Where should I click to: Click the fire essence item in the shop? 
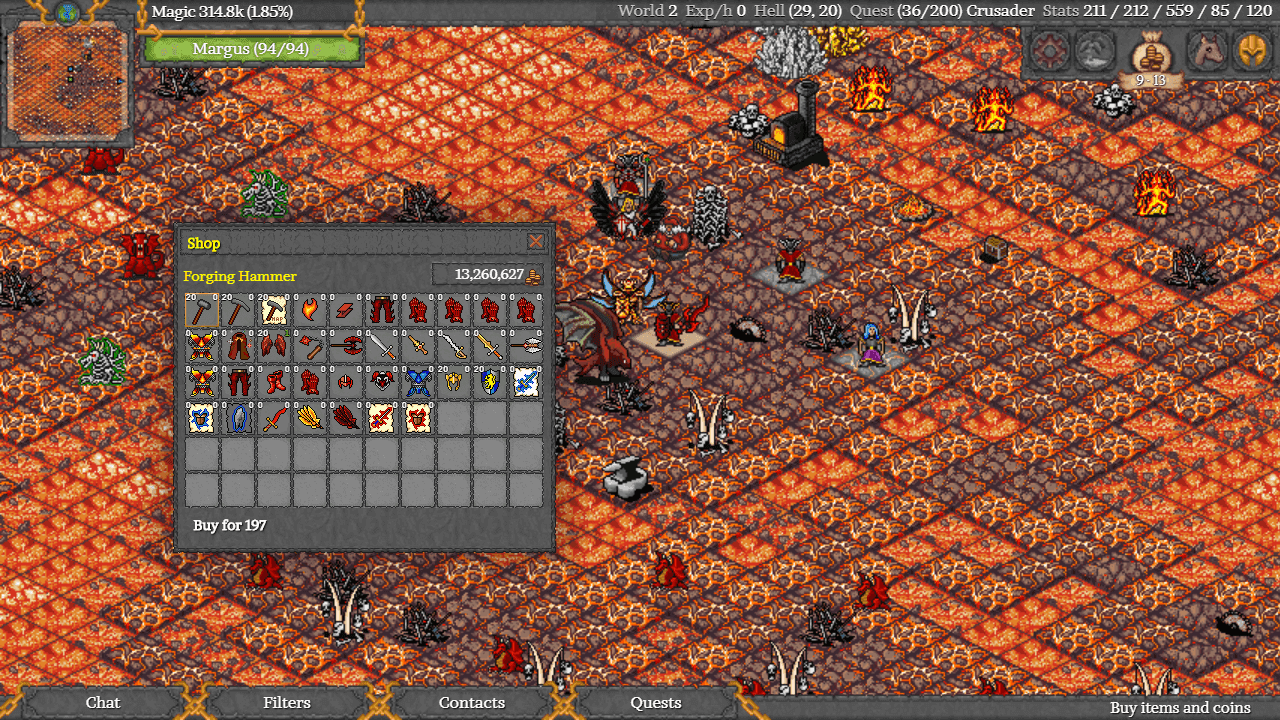[309, 309]
